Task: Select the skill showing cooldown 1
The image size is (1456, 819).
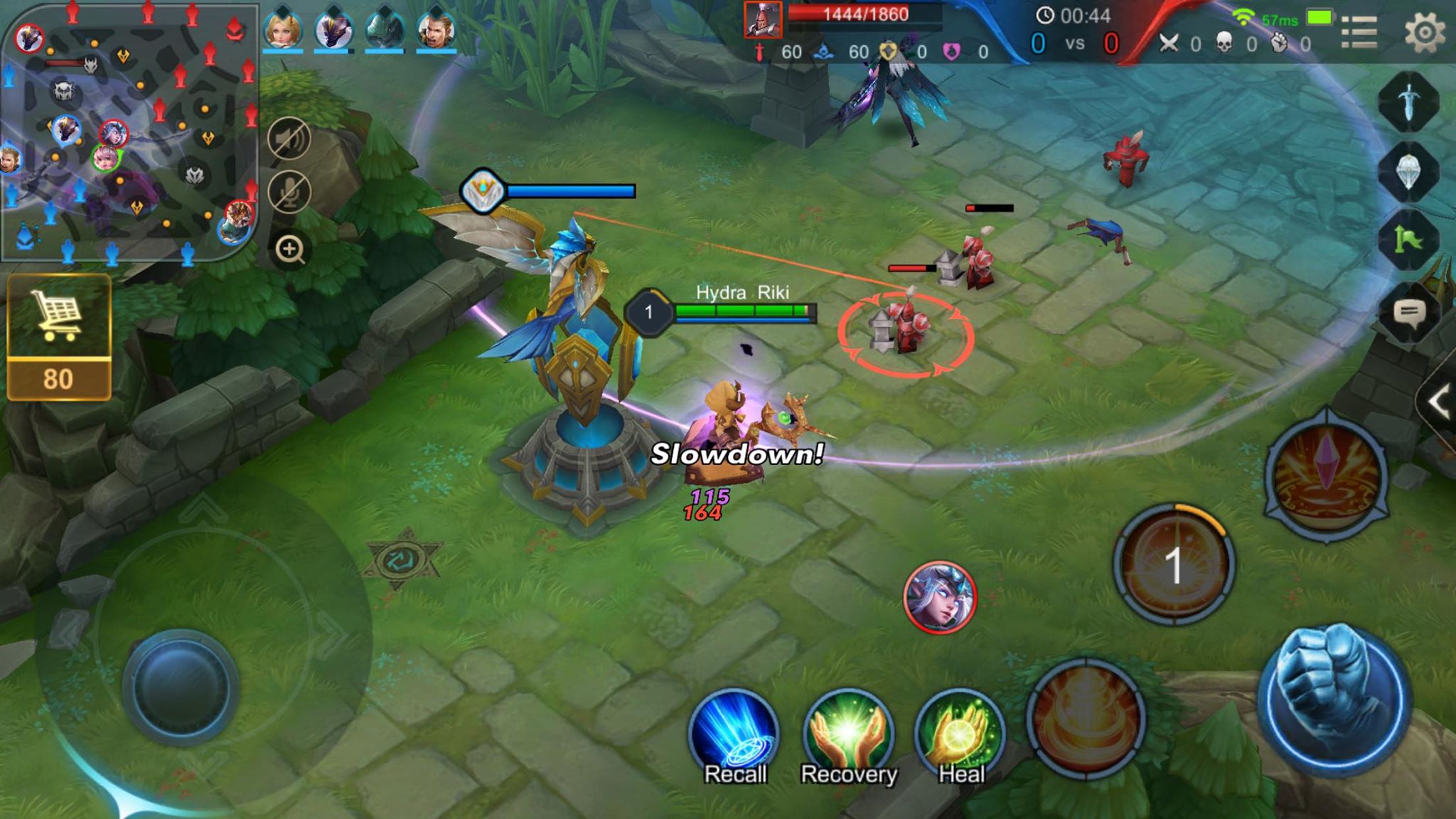Action: [x=1173, y=565]
